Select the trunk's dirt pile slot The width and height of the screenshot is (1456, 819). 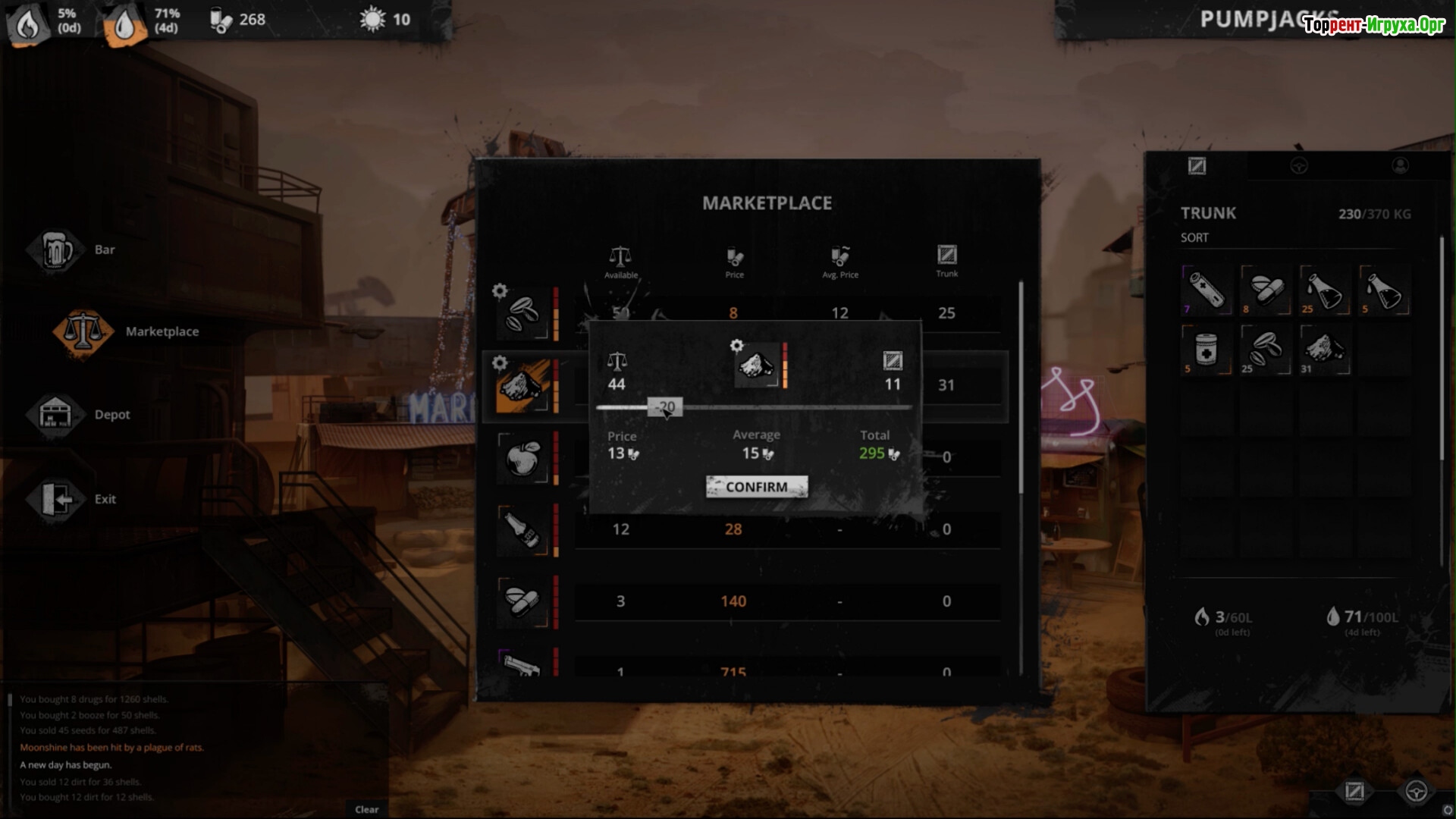click(1325, 350)
